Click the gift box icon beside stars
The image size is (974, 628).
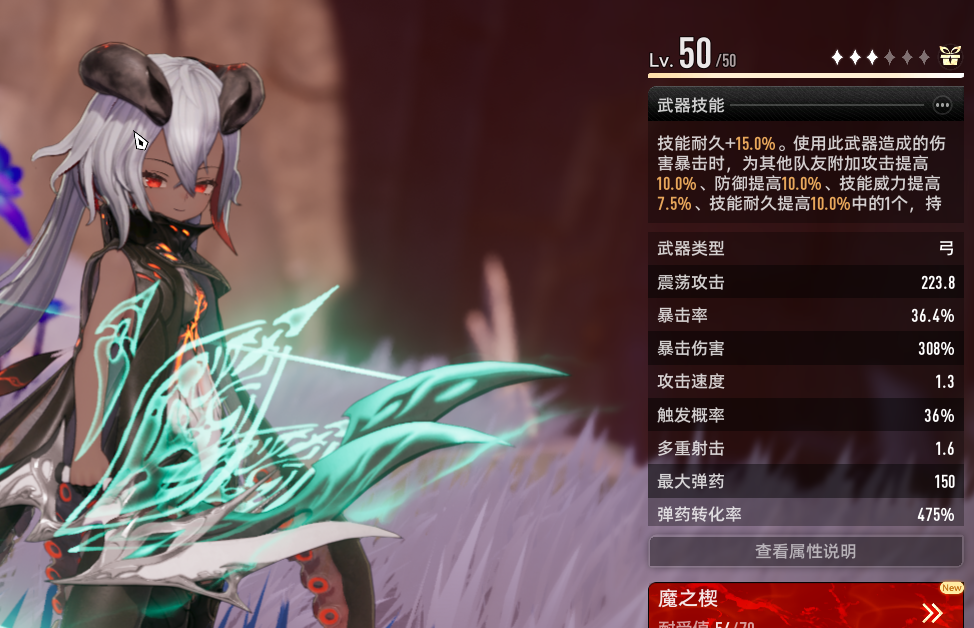pos(949,57)
